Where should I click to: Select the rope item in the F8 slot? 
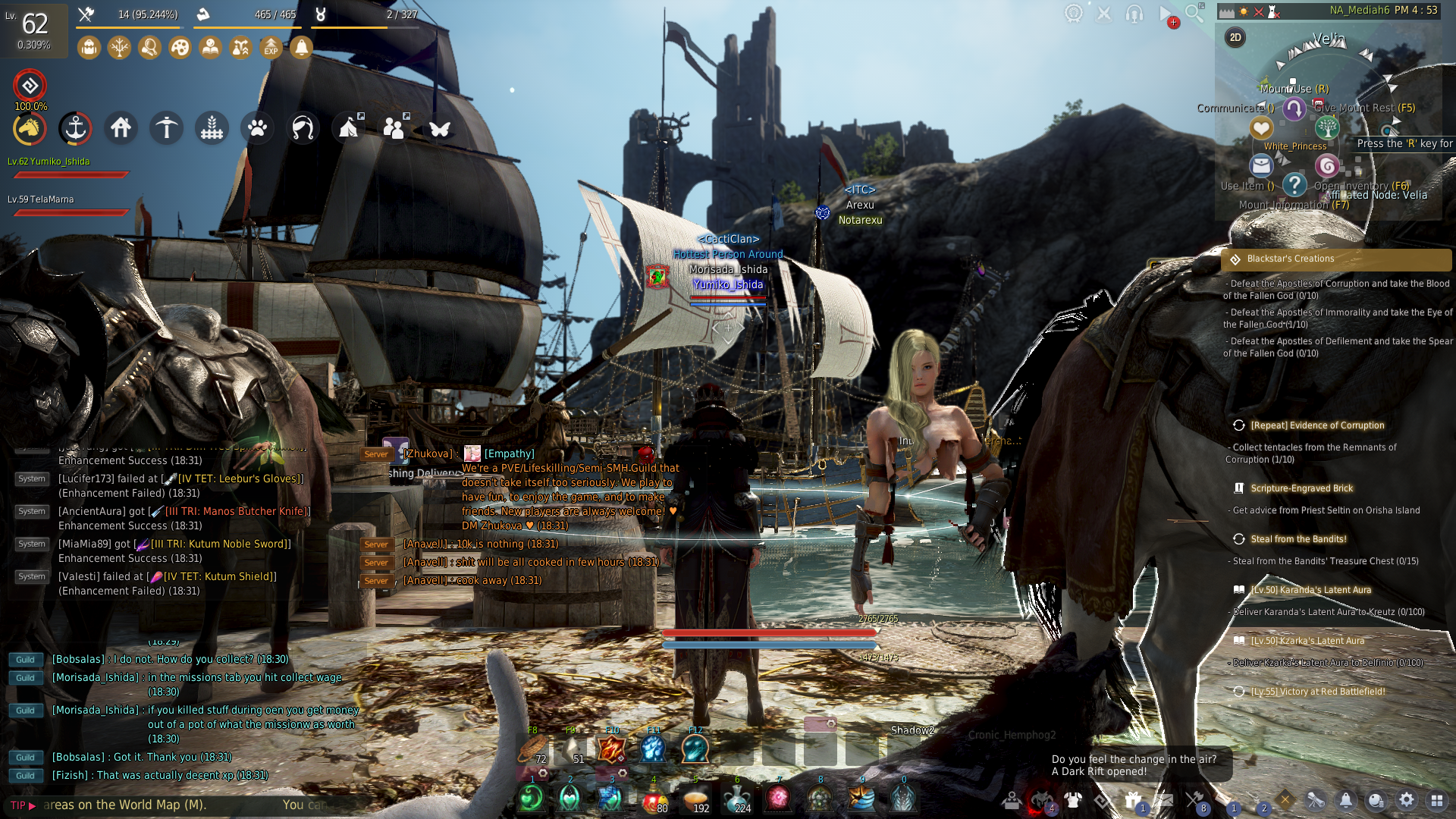pos(532,749)
